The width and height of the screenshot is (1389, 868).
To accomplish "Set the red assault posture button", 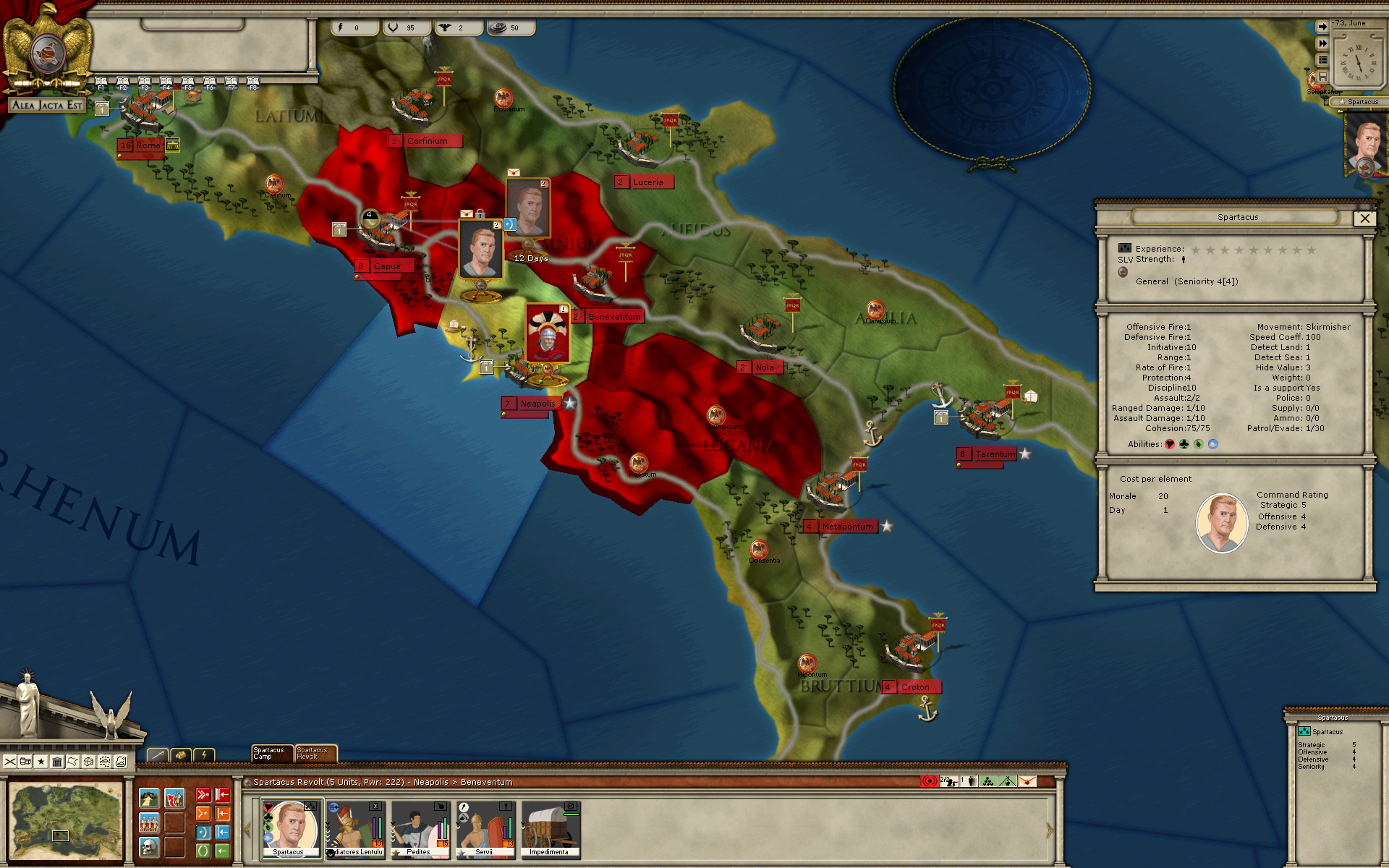I will point(203,796).
